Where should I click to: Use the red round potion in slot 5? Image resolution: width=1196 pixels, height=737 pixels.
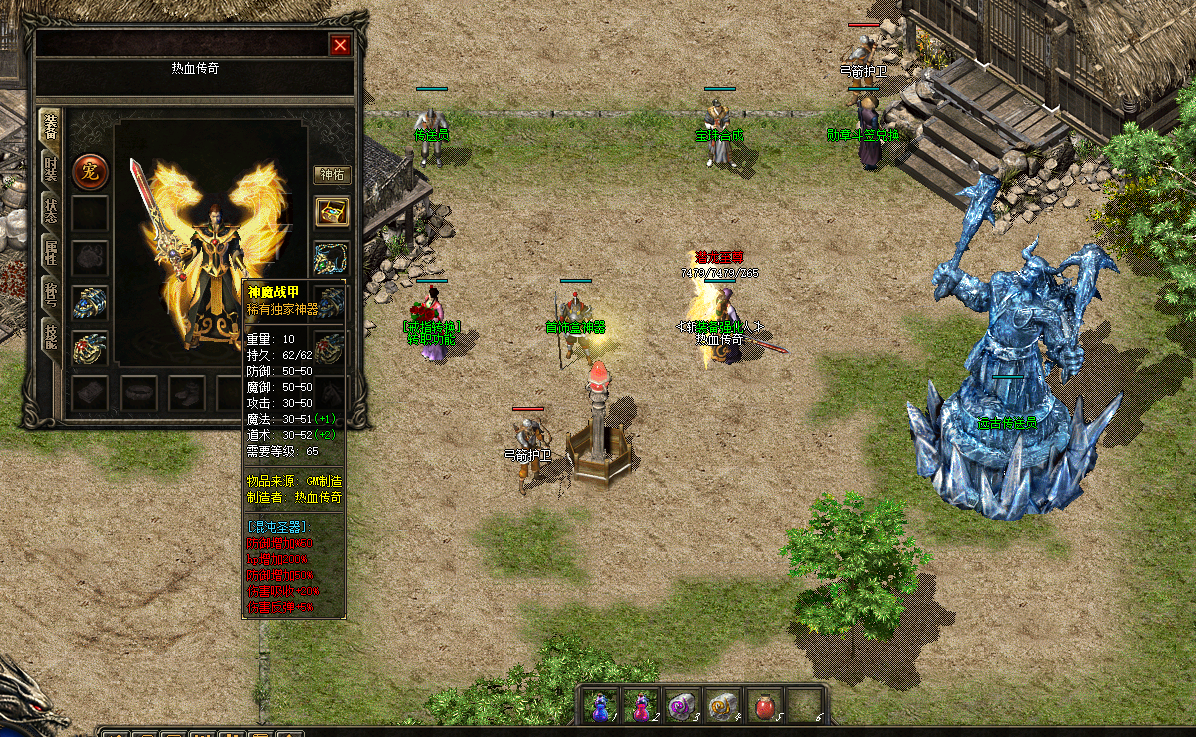tap(765, 706)
